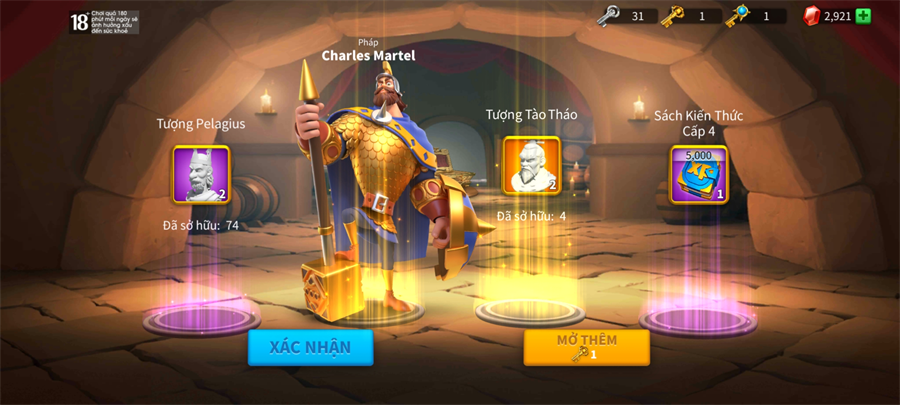Select the Tượng Pelagius sculpture reward
The width and height of the screenshot is (900, 405).
pos(201,175)
